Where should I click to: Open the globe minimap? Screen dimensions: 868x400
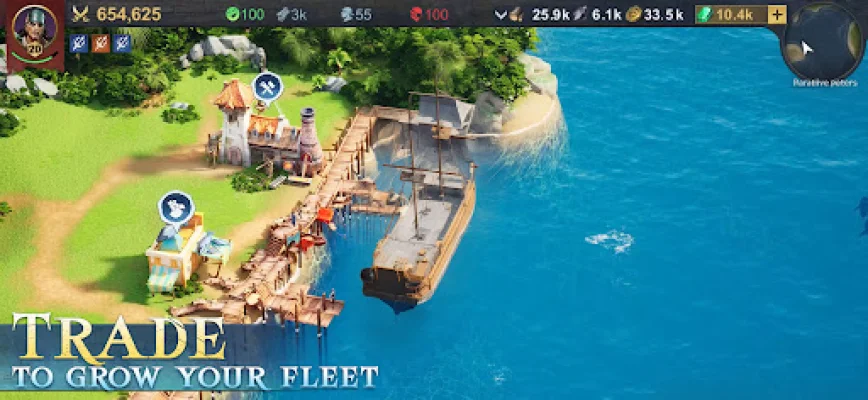[x=822, y=44]
